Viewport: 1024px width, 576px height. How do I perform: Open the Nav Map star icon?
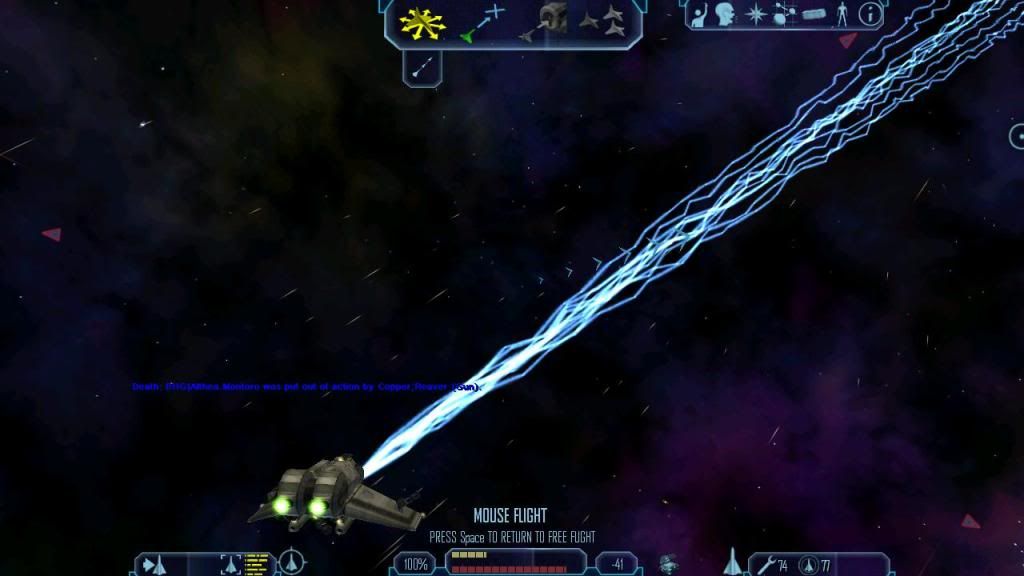(x=757, y=16)
